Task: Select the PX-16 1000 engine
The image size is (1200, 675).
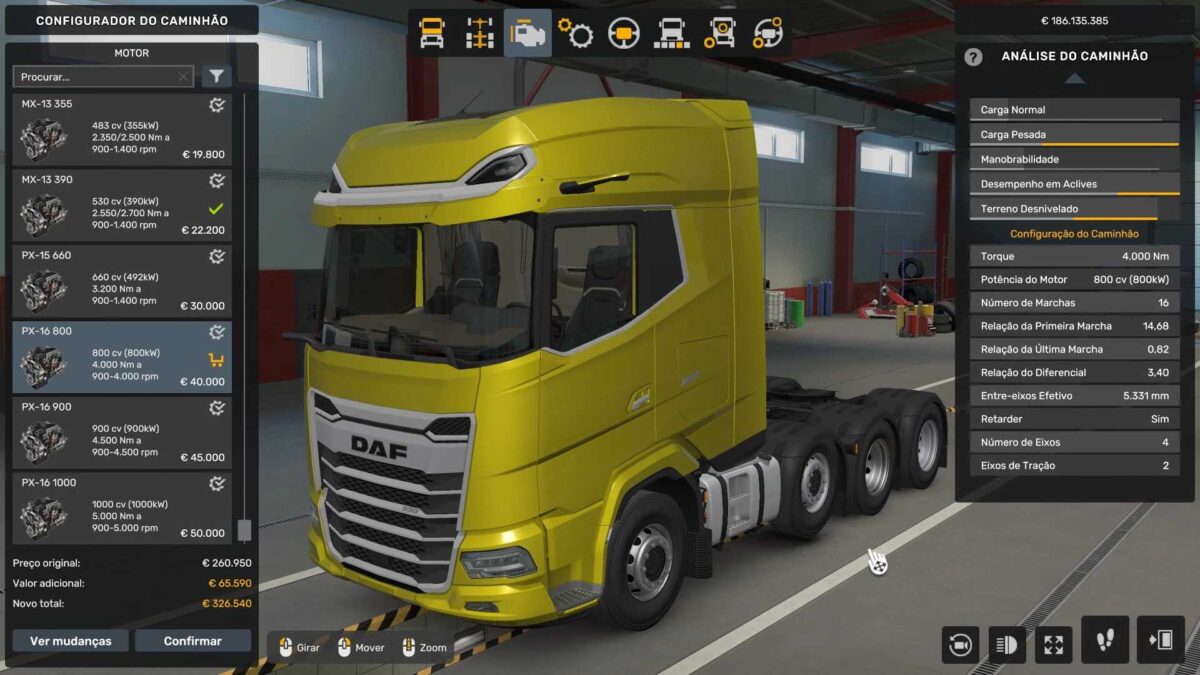Action: pos(122,509)
